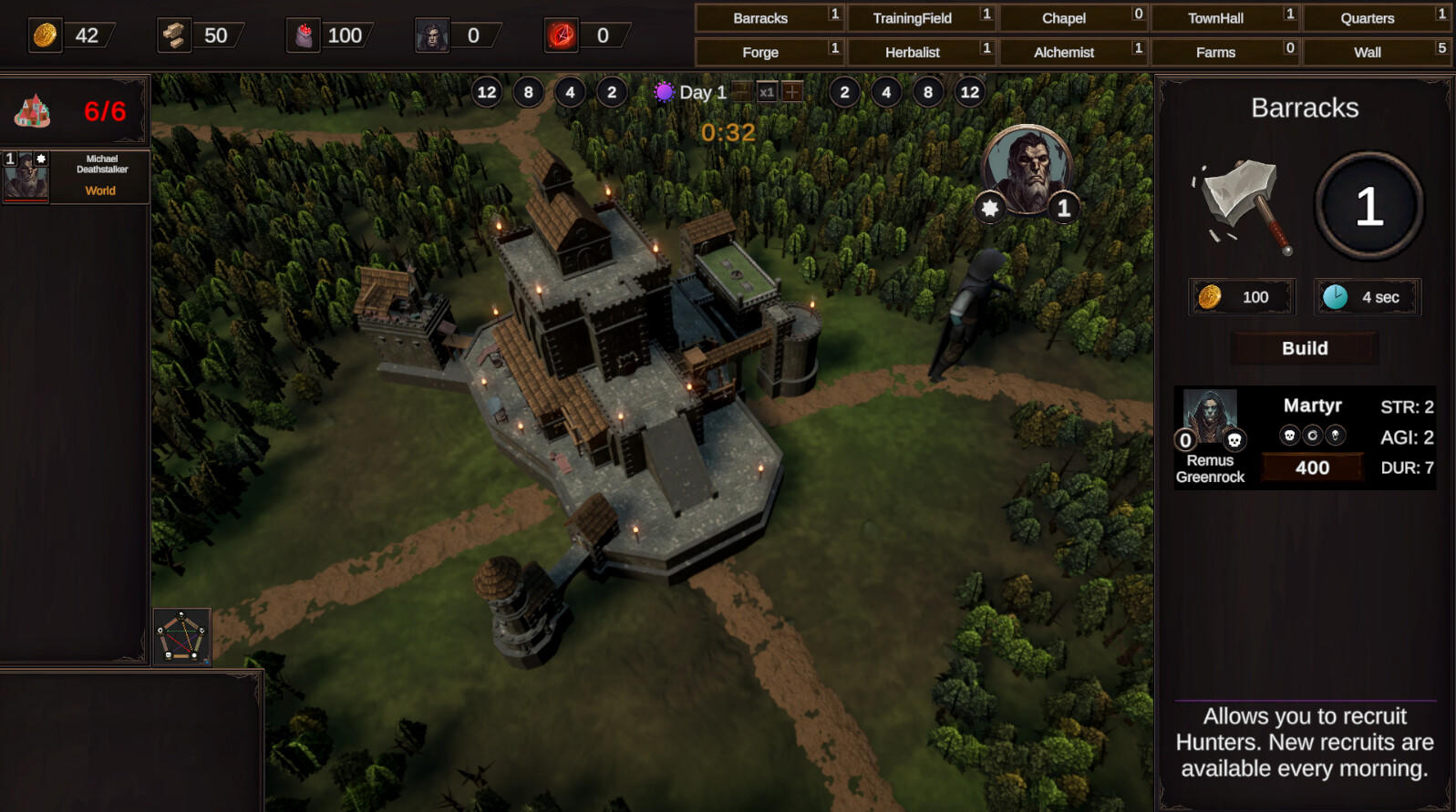Choose the Chapel building
The width and height of the screenshot is (1456, 812).
(1063, 18)
